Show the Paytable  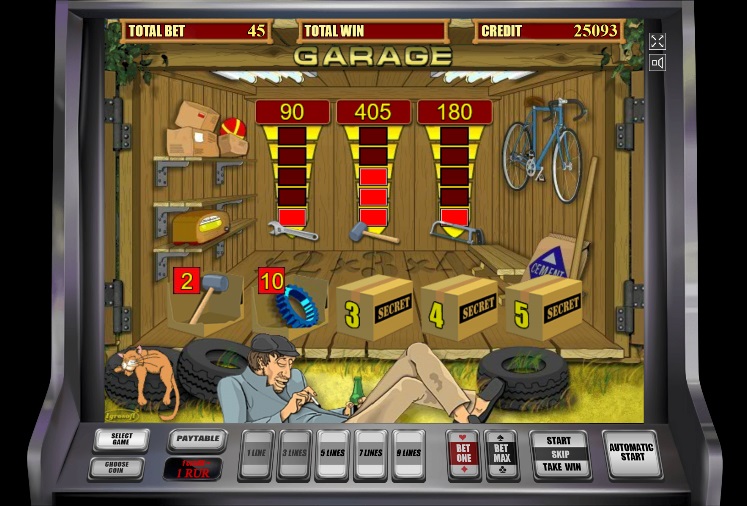tap(195, 439)
